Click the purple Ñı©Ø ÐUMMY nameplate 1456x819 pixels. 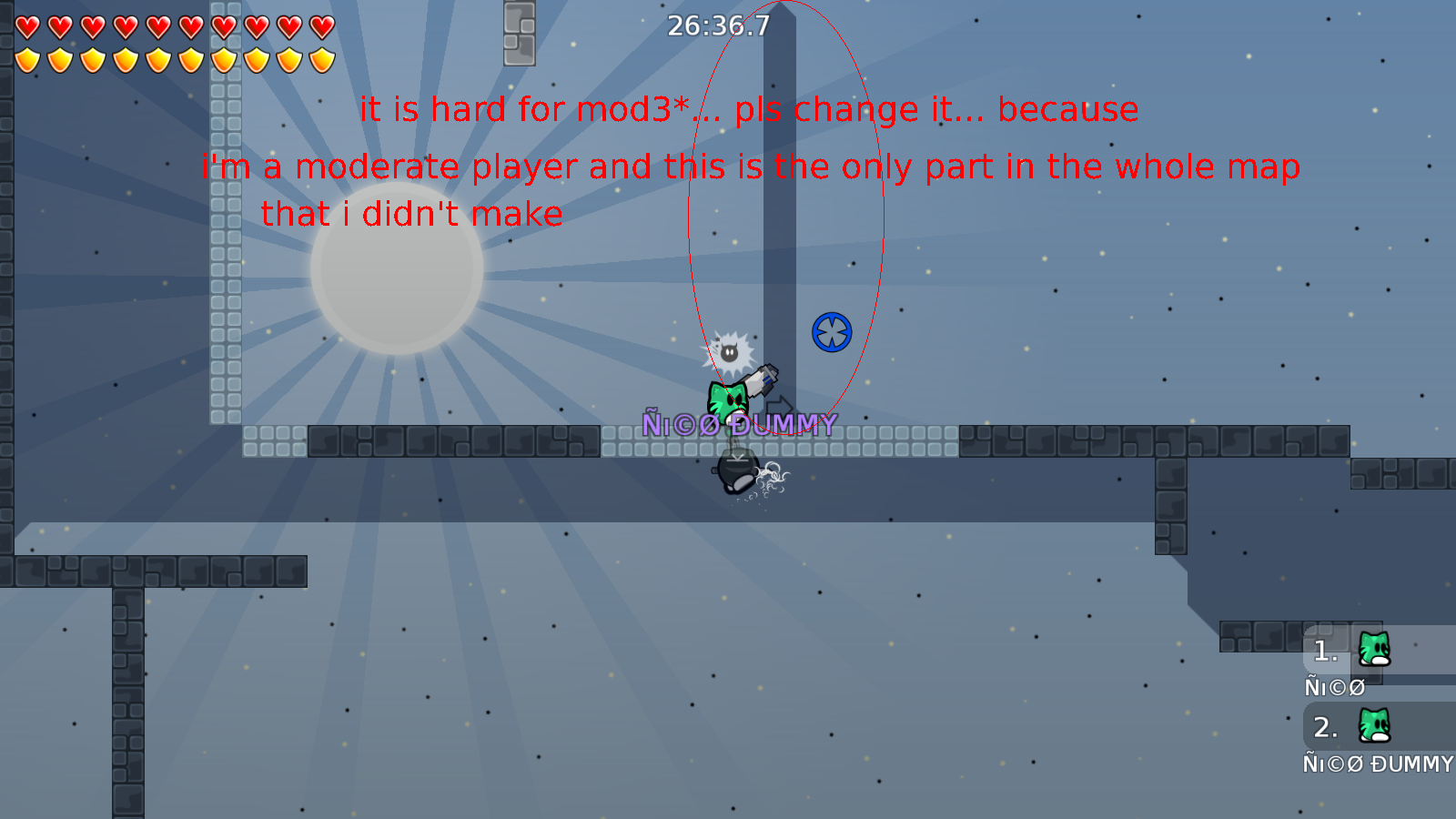pos(739,422)
